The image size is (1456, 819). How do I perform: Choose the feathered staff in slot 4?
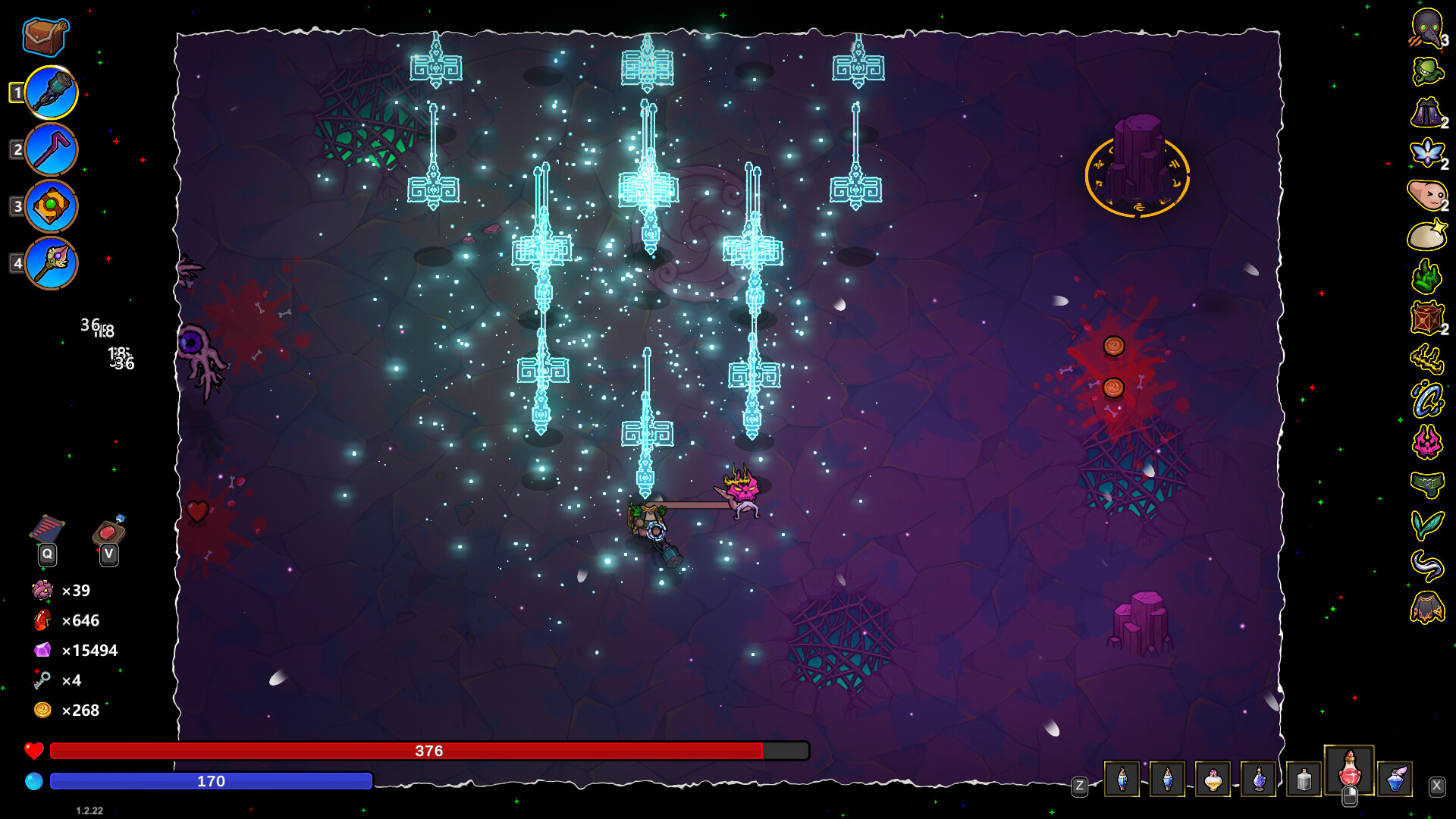52,263
